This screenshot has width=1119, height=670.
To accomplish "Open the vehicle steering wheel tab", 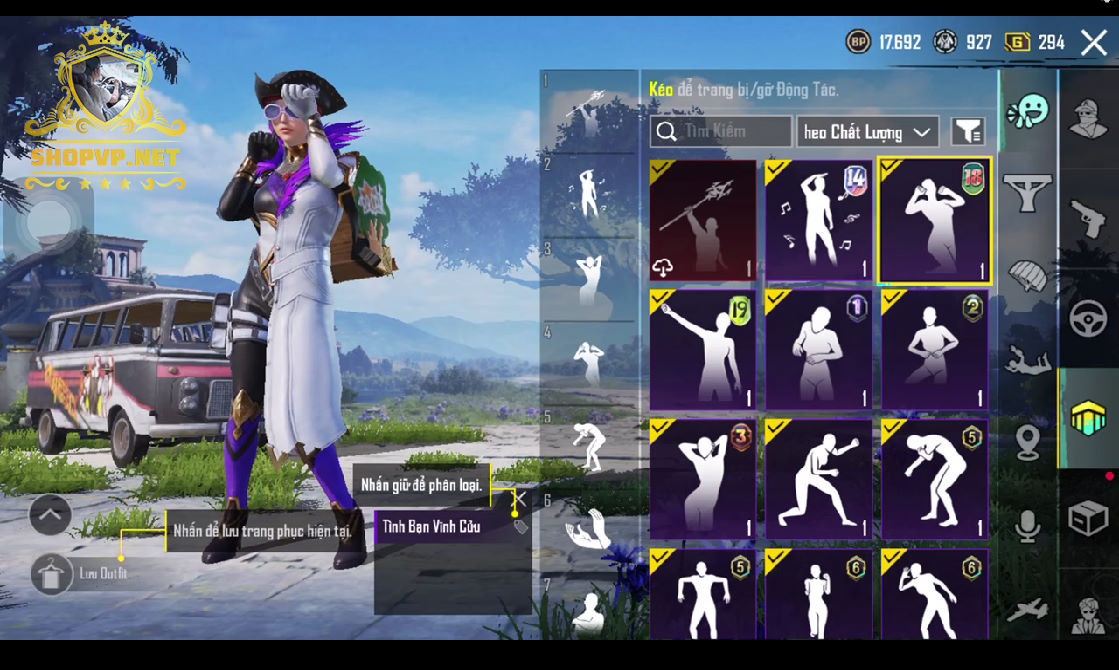I will [x=1088, y=320].
